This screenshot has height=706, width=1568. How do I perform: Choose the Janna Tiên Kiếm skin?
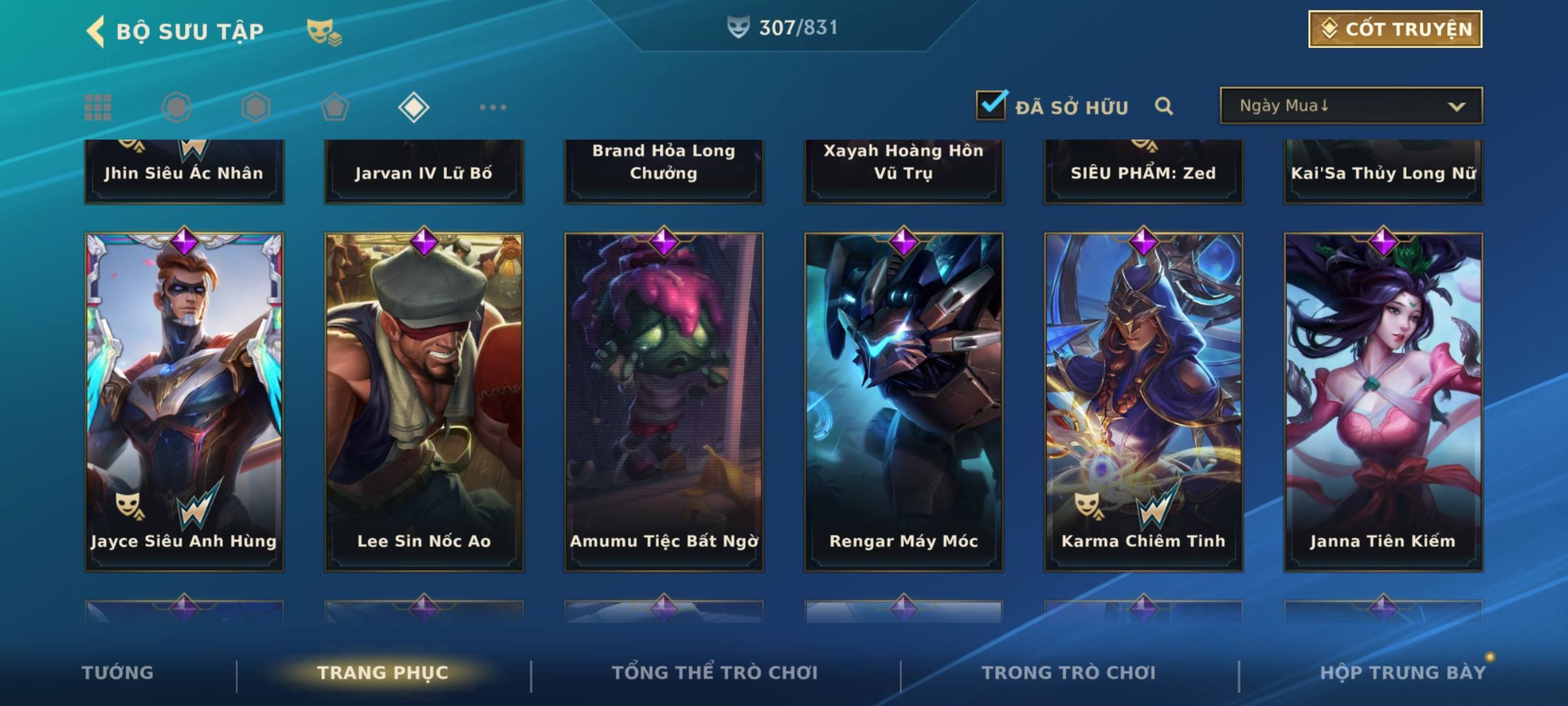tap(1383, 401)
